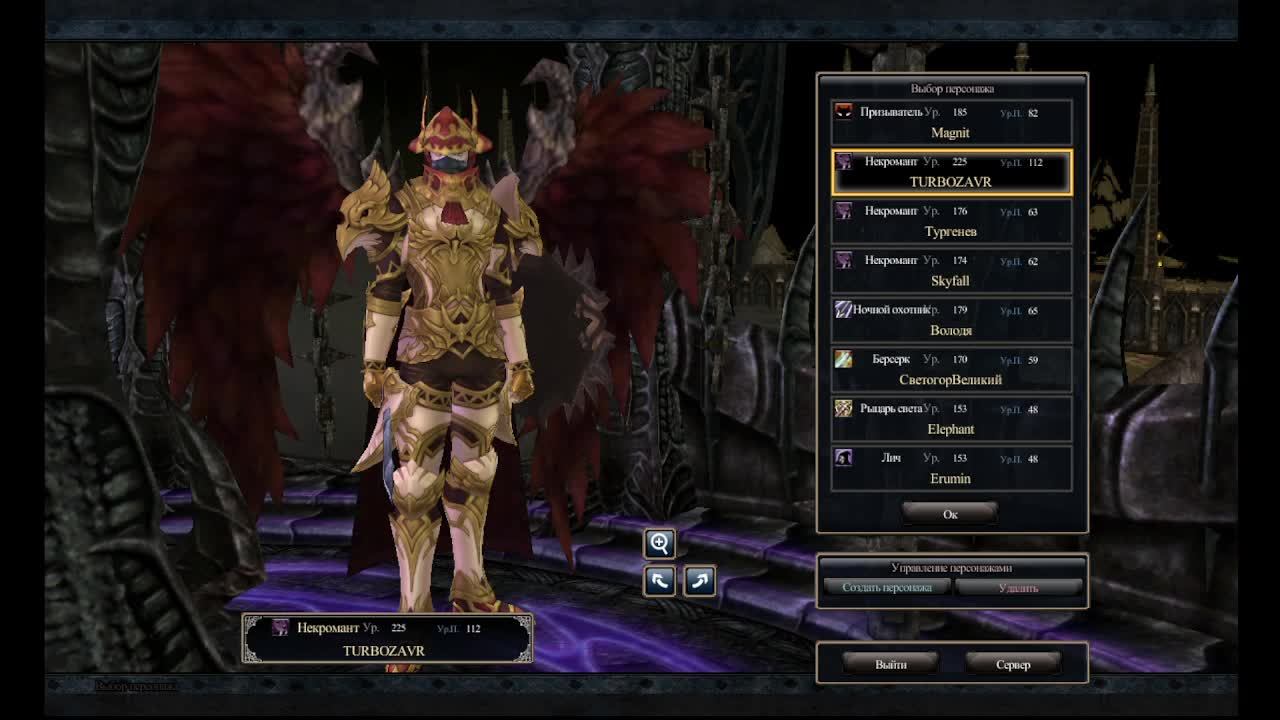Rotate the character left

click(x=660, y=580)
